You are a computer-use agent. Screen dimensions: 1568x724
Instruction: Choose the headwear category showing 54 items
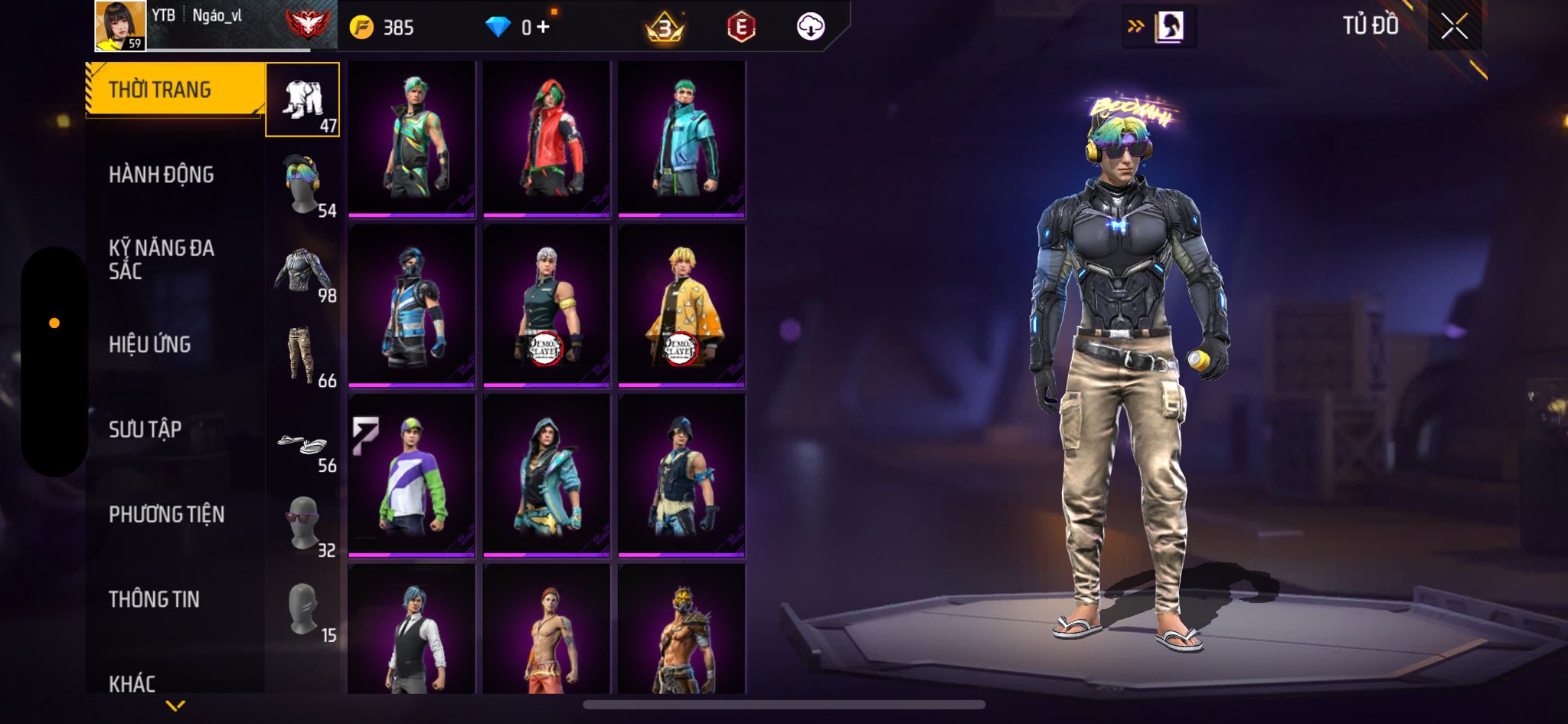click(x=303, y=185)
